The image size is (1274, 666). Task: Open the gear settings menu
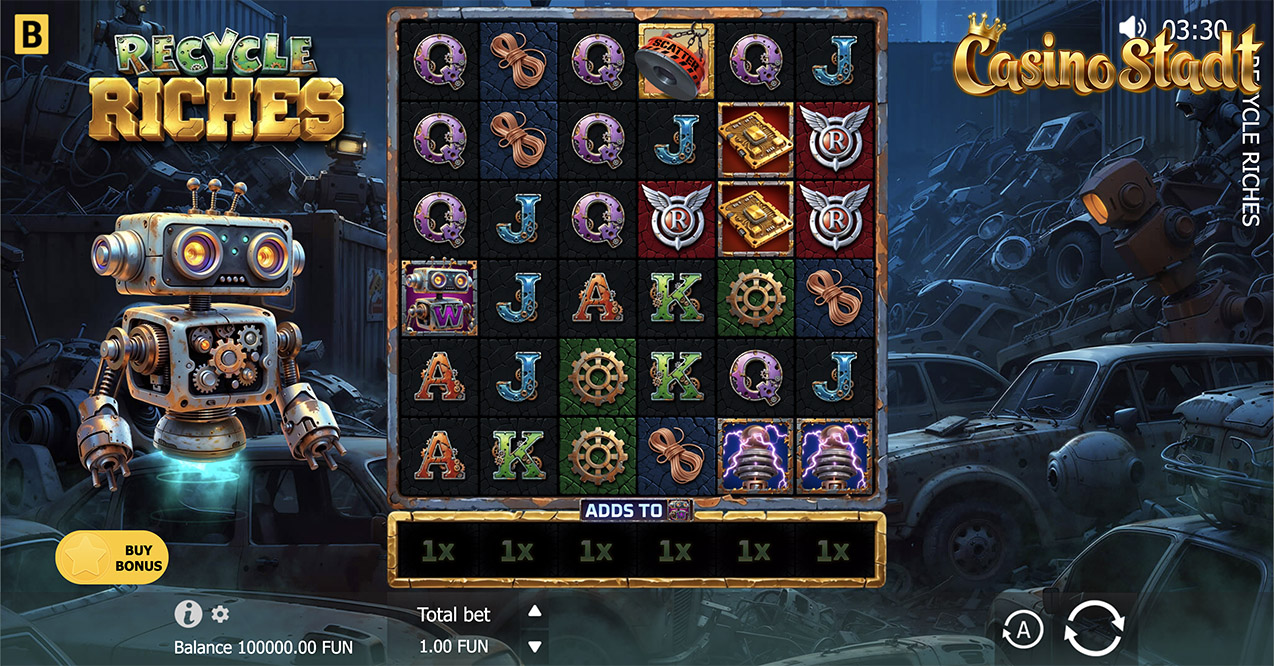[220, 614]
